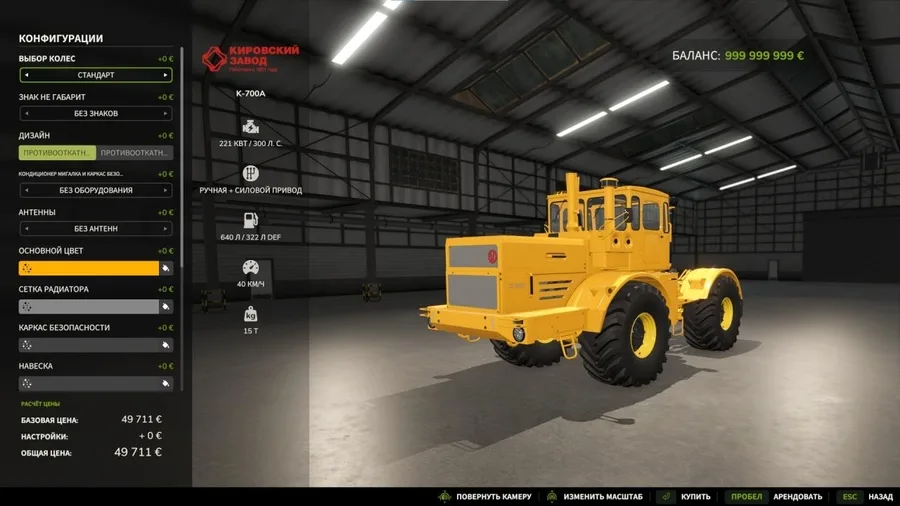Screen dimensions: 900x506
Task: Cycle БЕЗ АНТЕНН selector to the right
Action: (166, 229)
